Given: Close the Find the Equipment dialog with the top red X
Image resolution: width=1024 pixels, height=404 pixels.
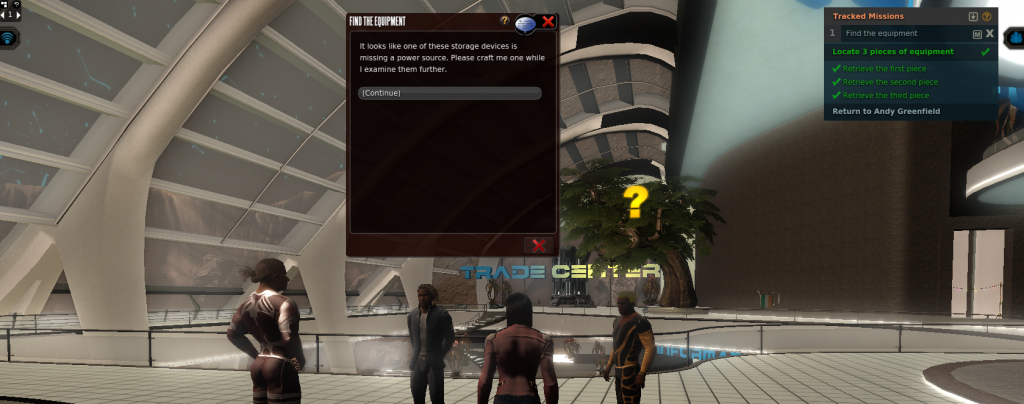Looking at the screenshot, I should tap(548, 21).
